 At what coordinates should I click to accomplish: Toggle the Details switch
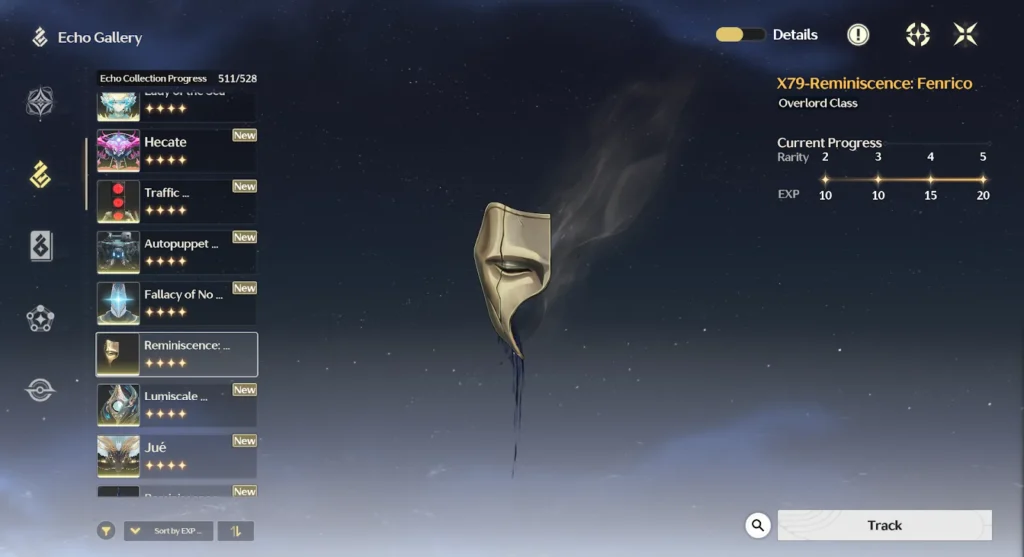[x=740, y=35]
